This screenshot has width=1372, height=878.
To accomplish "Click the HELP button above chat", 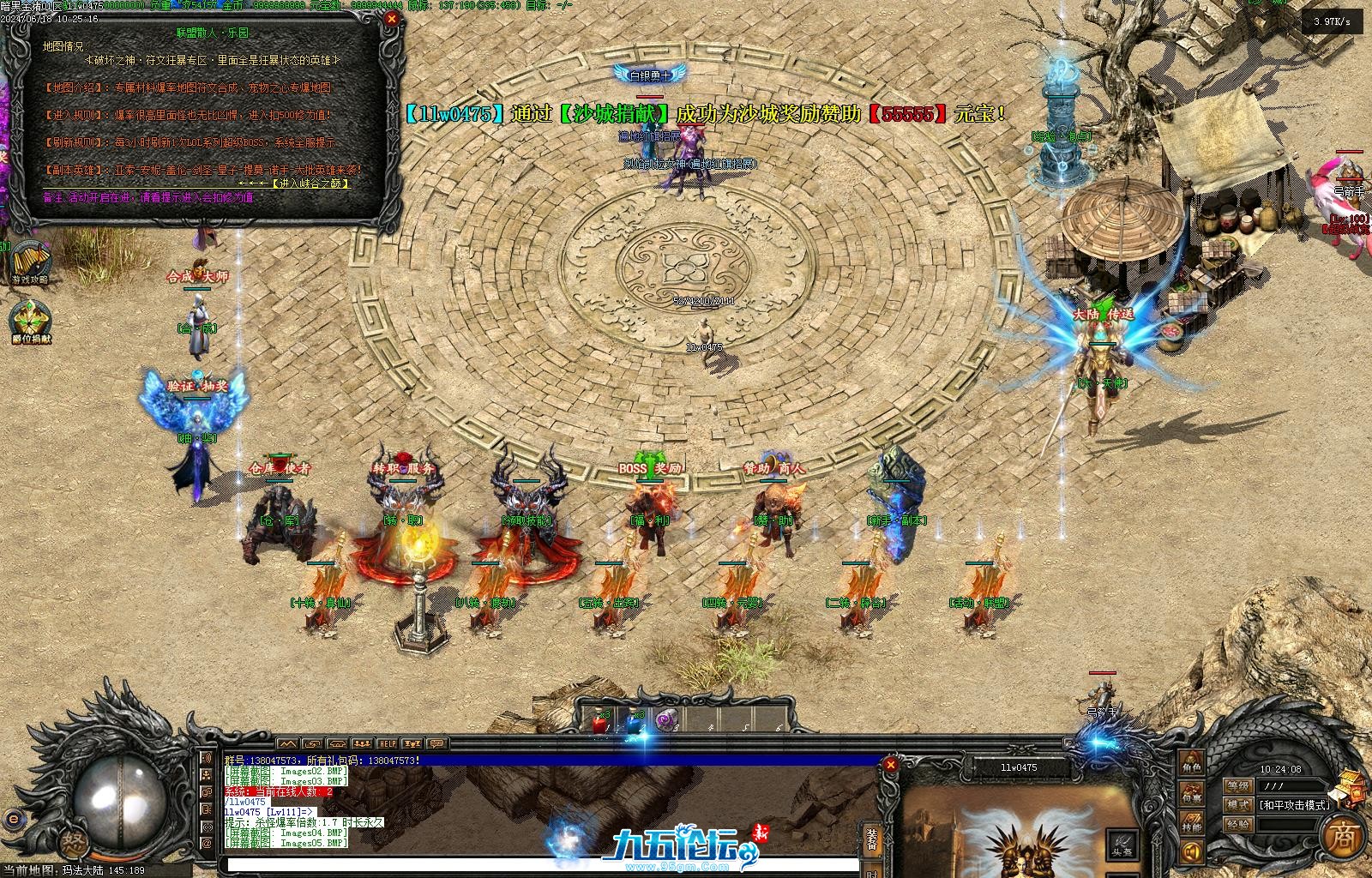I will tap(387, 743).
